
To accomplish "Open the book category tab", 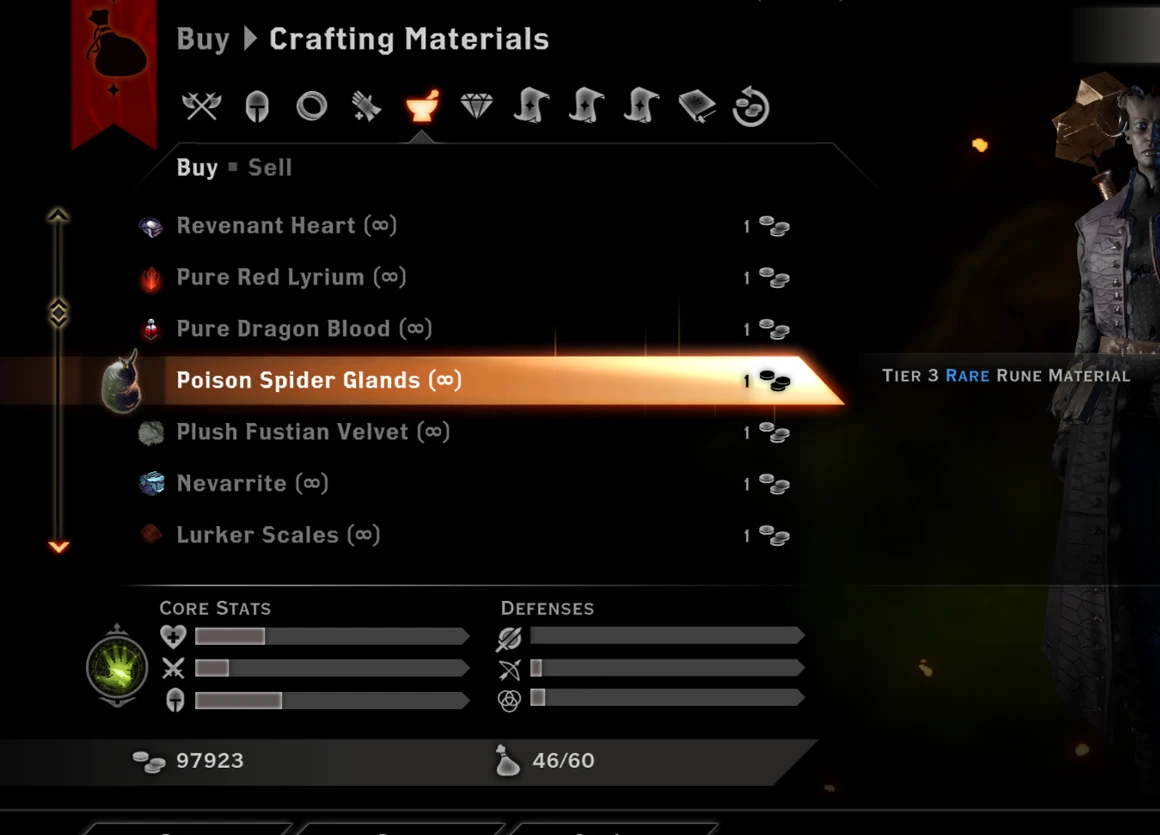I will click(697, 106).
